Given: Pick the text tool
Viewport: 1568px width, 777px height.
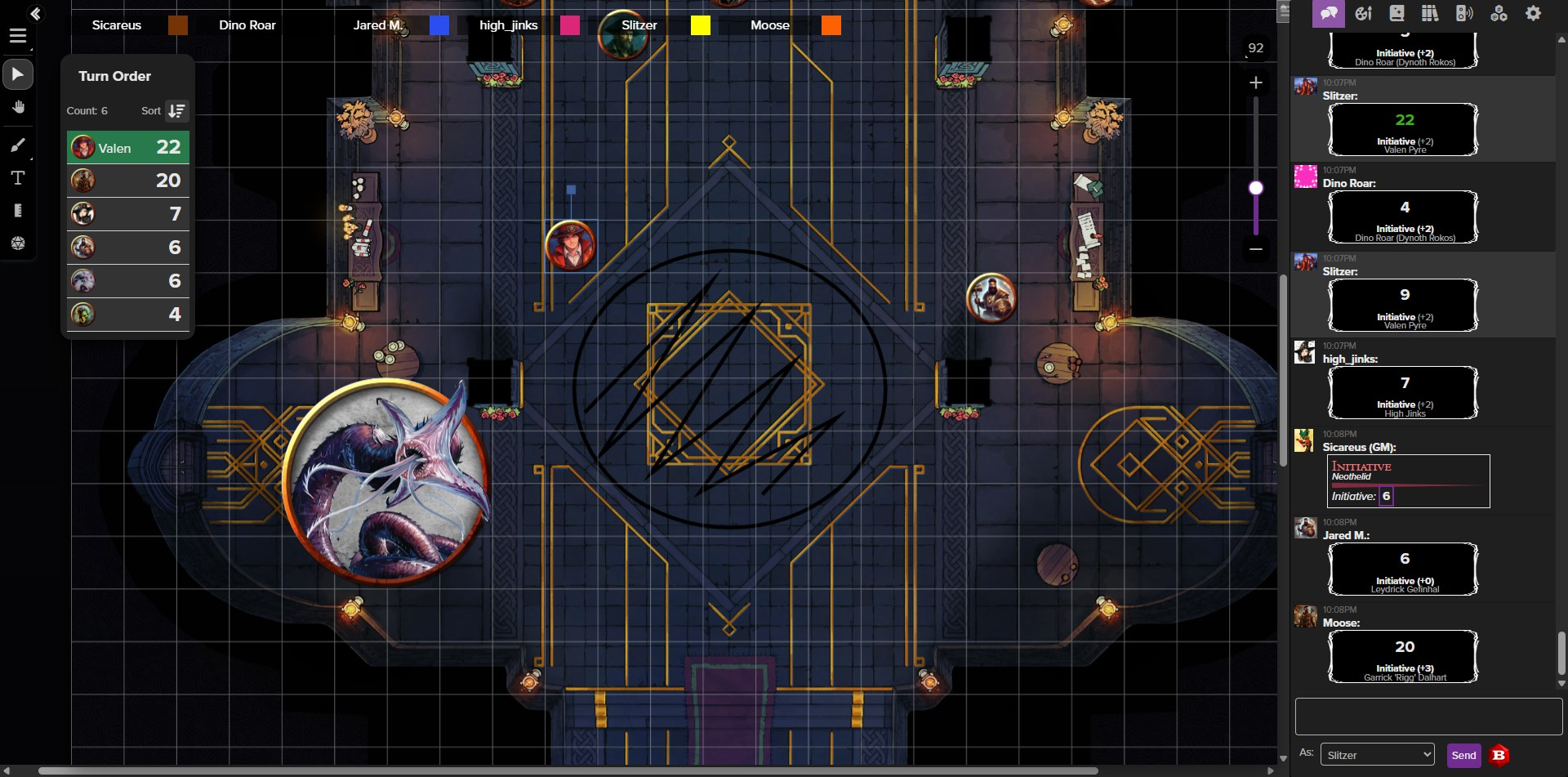Looking at the screenshot, I should (17, 178).
